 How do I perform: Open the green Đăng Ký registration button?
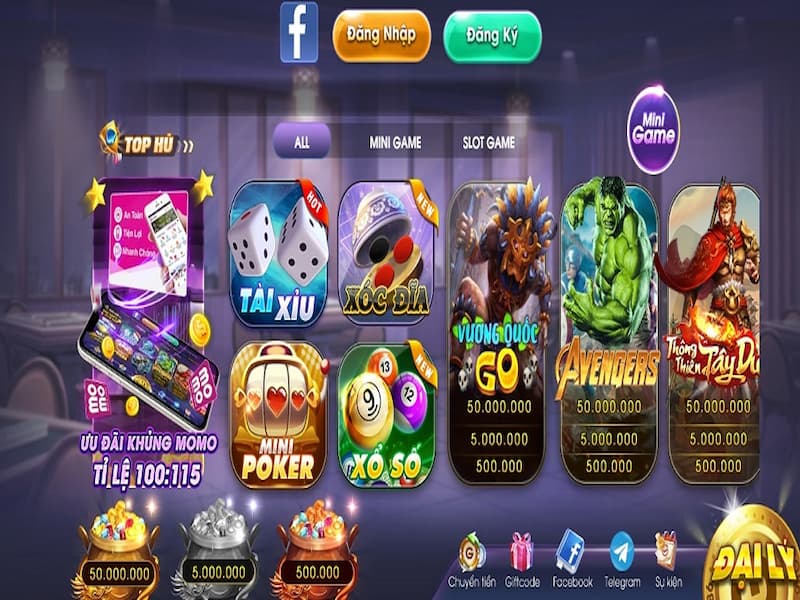[x=492, y=36]
